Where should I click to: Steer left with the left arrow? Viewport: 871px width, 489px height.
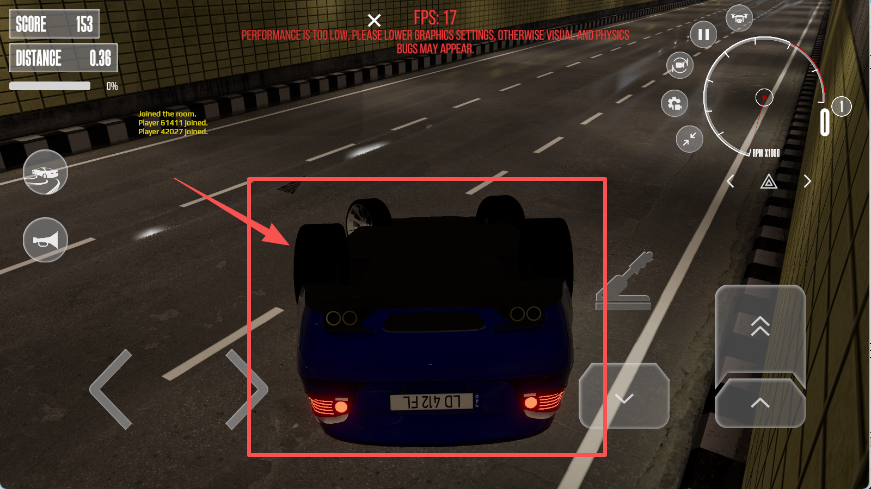point(110,388)
